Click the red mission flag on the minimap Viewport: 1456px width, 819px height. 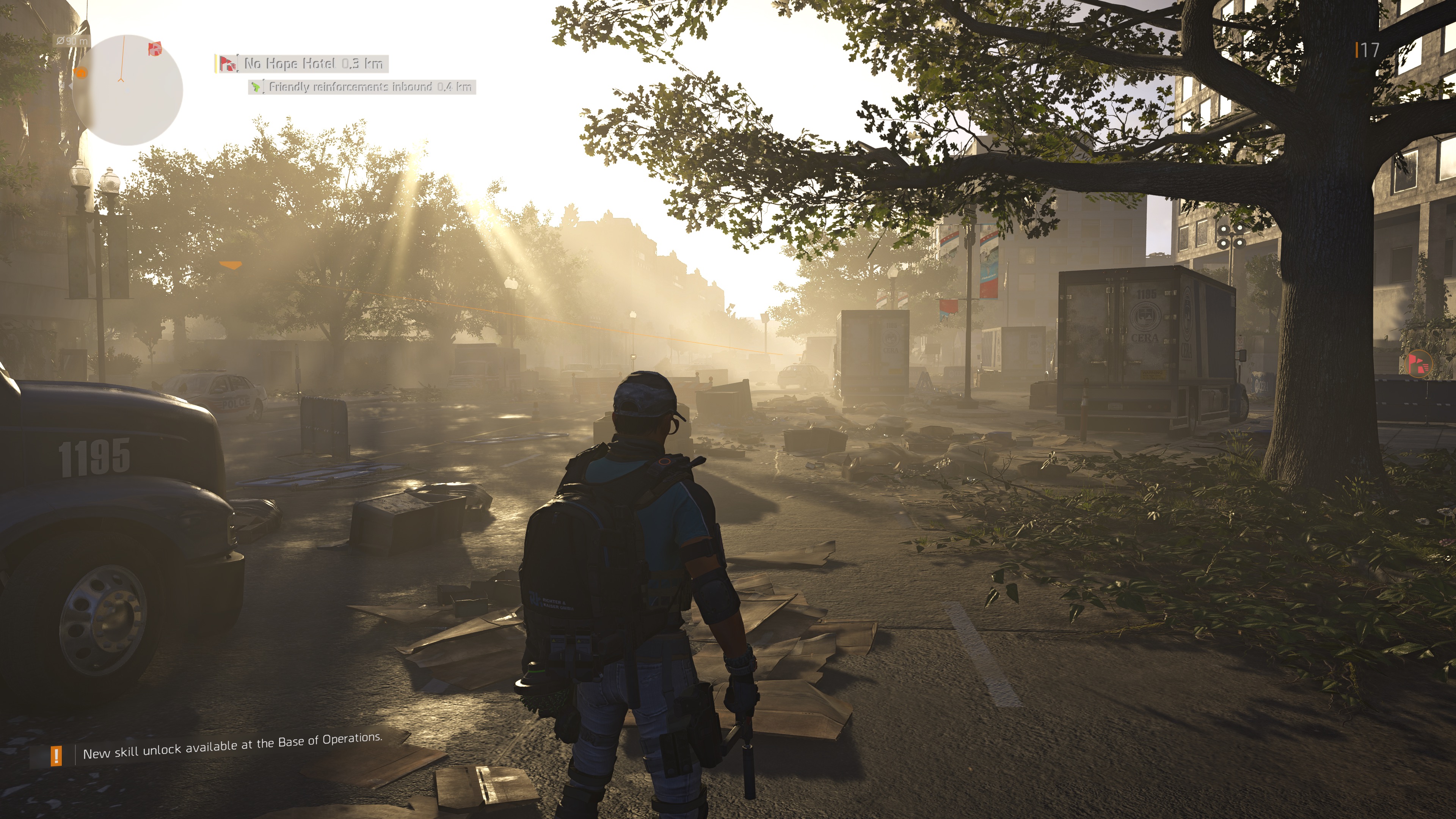(x=154, y=49)
